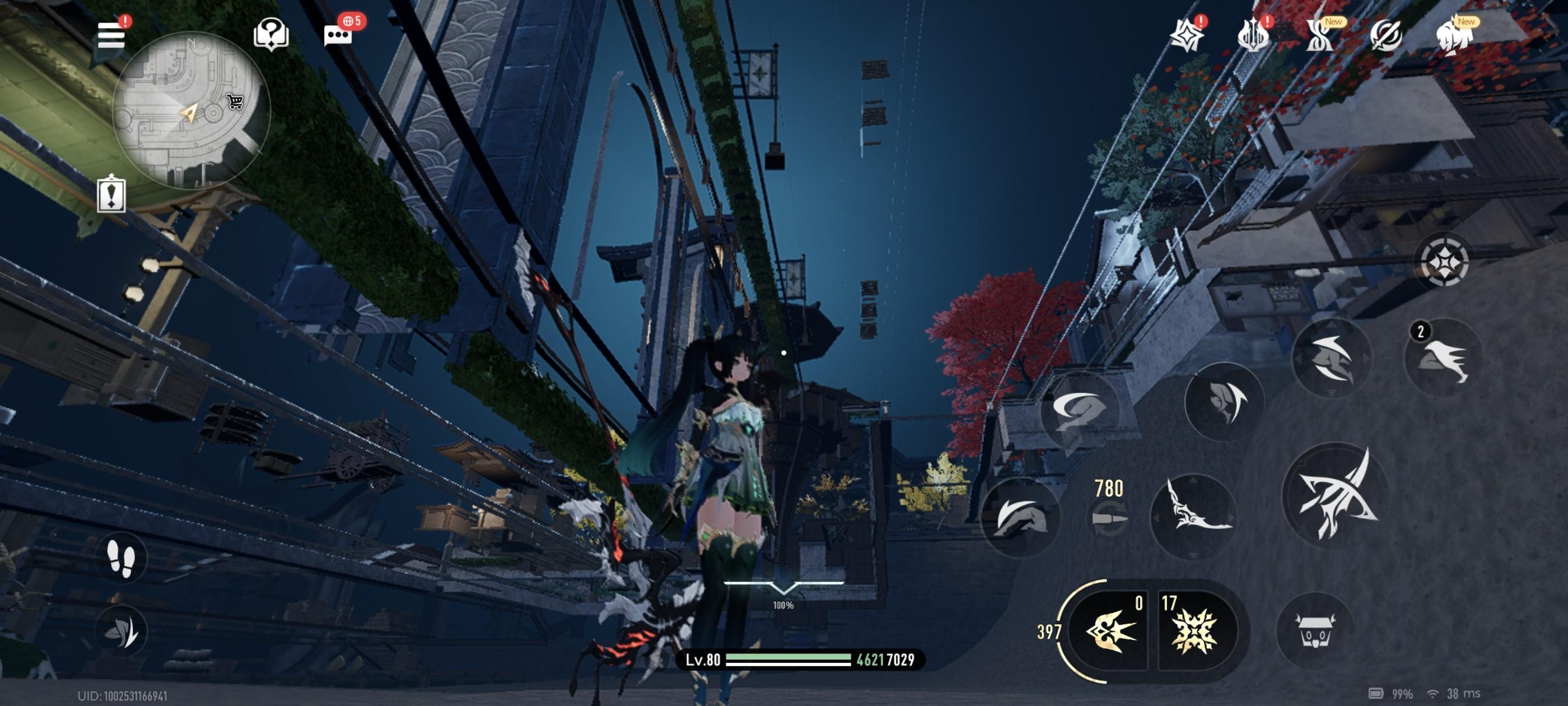Open the New-tagged creature icon at top right
Viewport: 1568px width, 706px height.
tap(1454, 36)
